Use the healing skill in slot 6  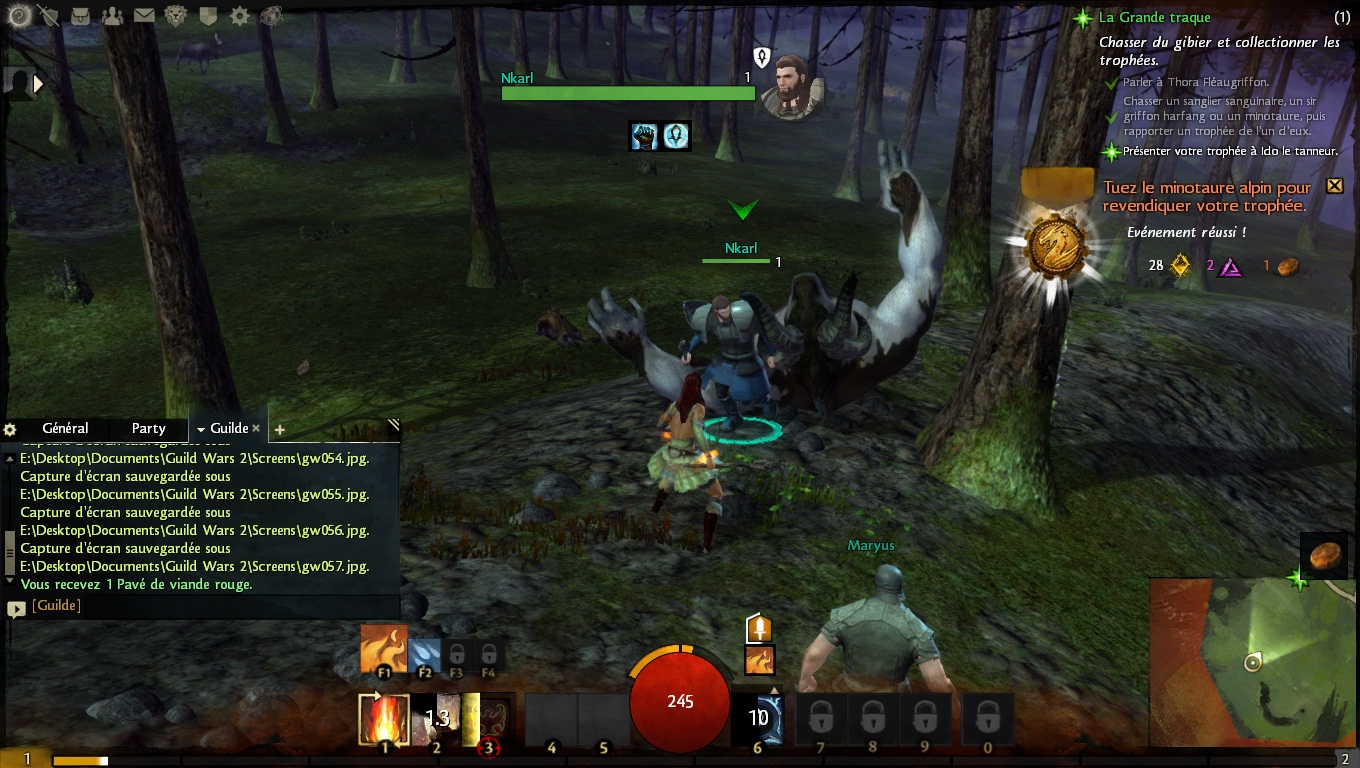(x=757, y=718)
